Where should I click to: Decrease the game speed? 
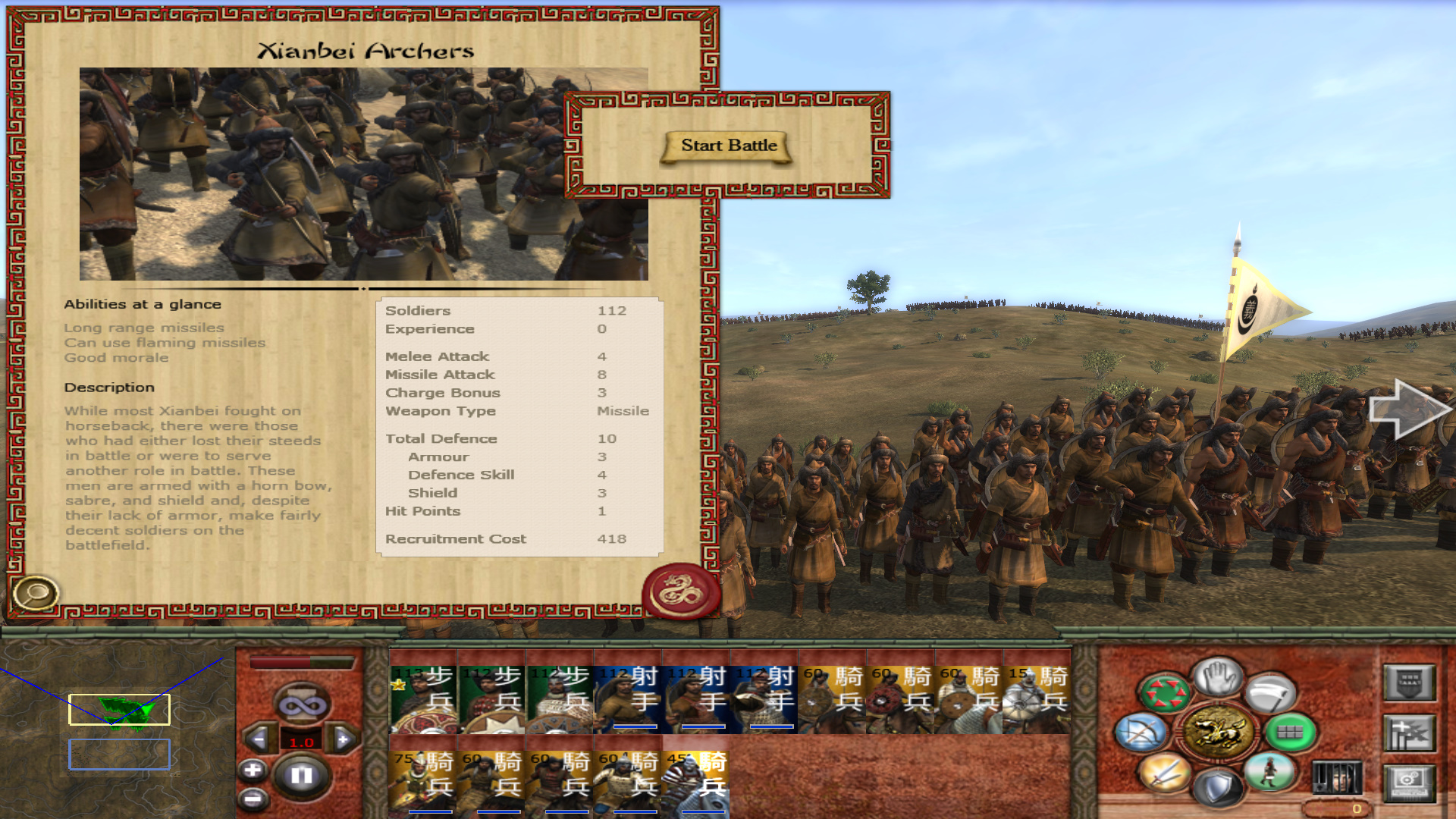[259, 739]
